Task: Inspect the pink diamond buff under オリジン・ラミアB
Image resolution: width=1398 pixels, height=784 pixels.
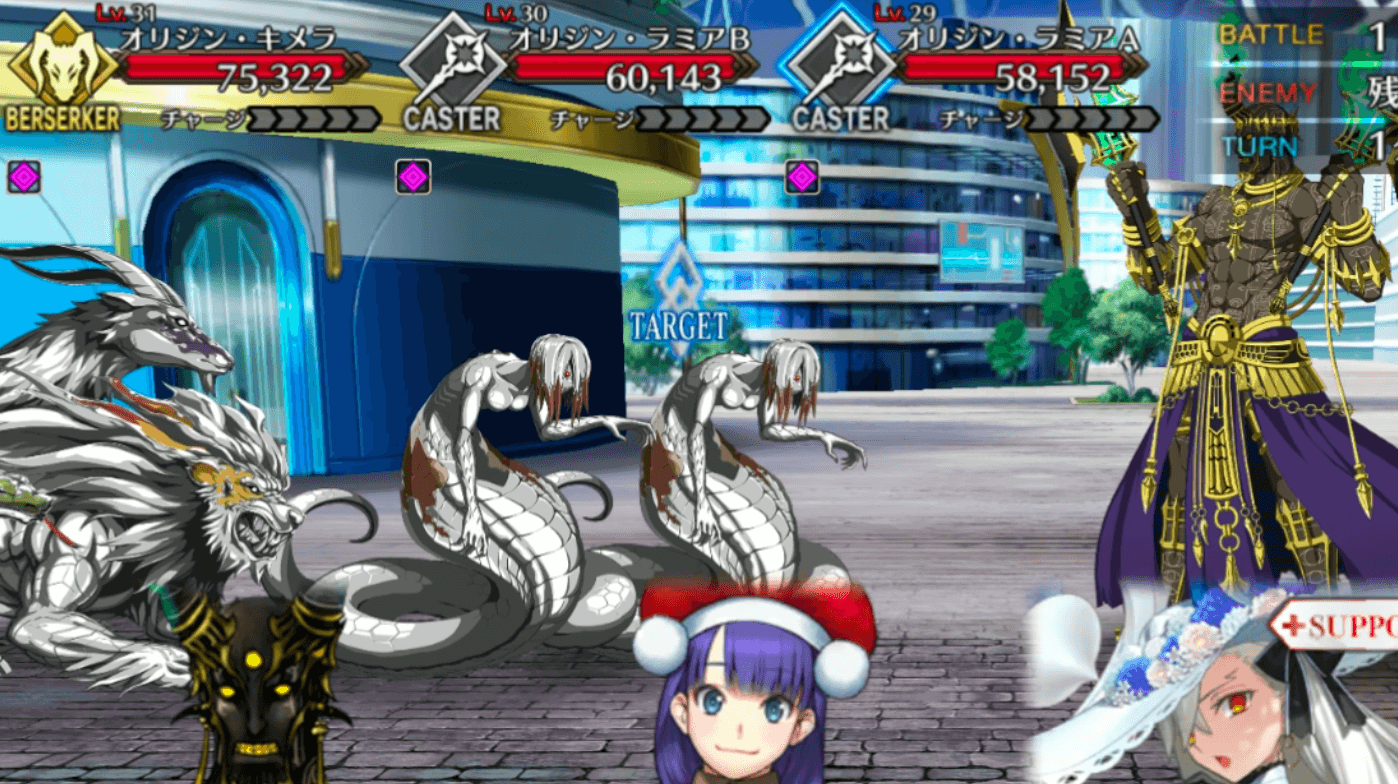Action: tap(413, 177)
